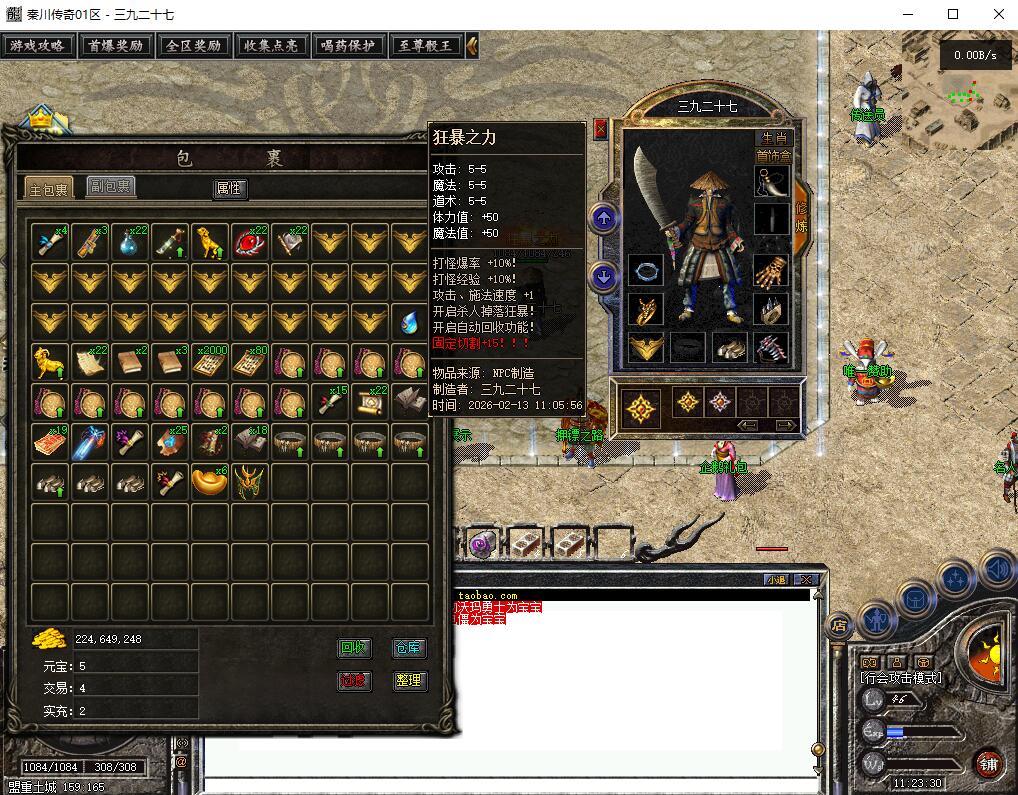Open the 修炼 cultivation side tab

click(801, 216)
